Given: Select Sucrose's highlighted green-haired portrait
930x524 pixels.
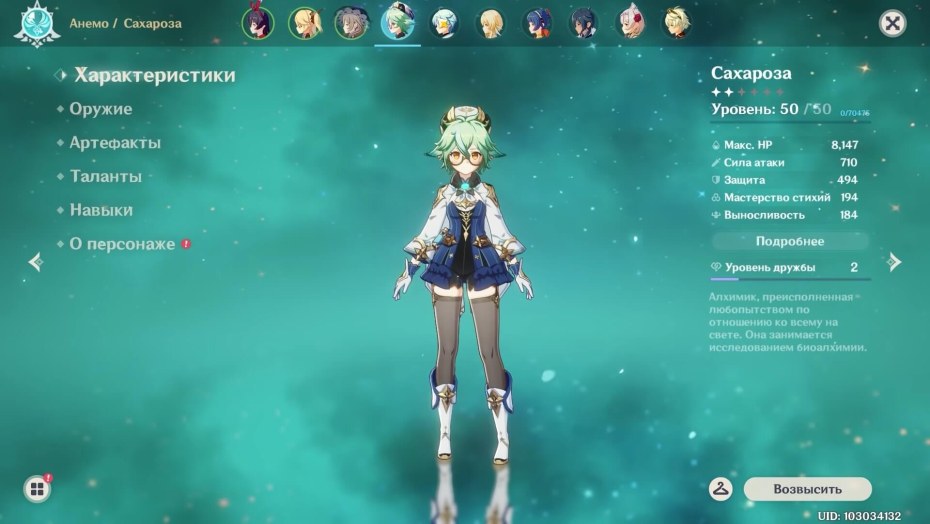Looking at the screenshot, I should [x=397, y=23].
